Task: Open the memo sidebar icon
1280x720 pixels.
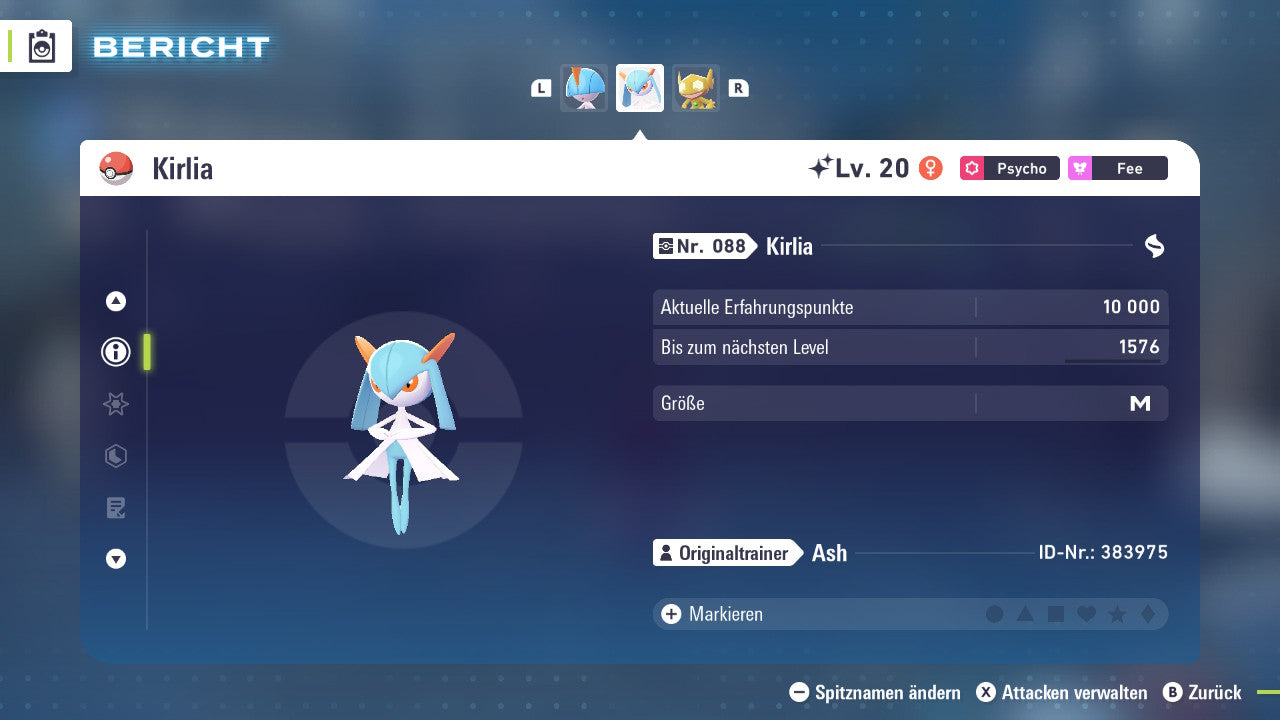Action: click(x=115, y=508)
